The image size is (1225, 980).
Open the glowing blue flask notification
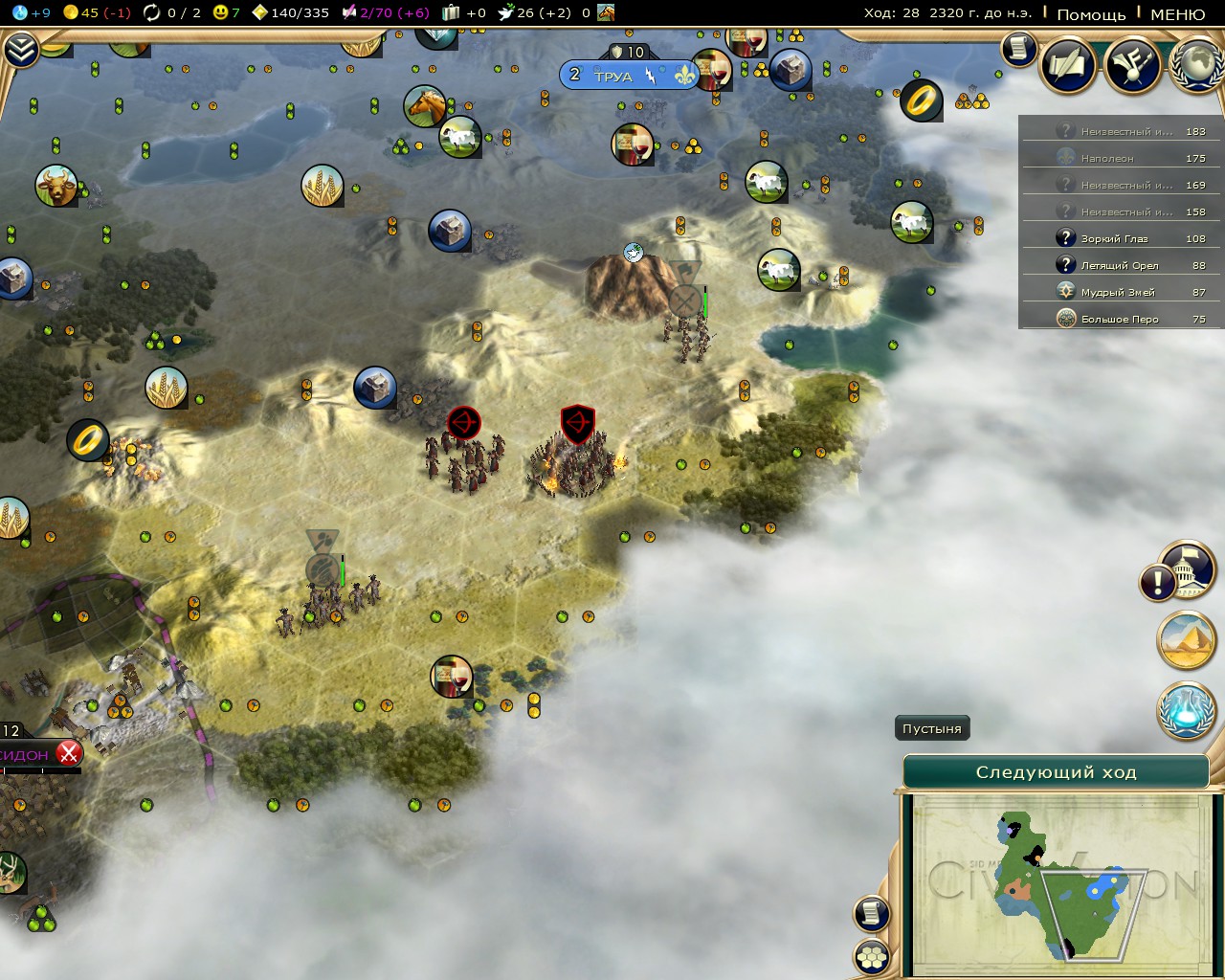pyautogui.click(x=1187, y=711)
